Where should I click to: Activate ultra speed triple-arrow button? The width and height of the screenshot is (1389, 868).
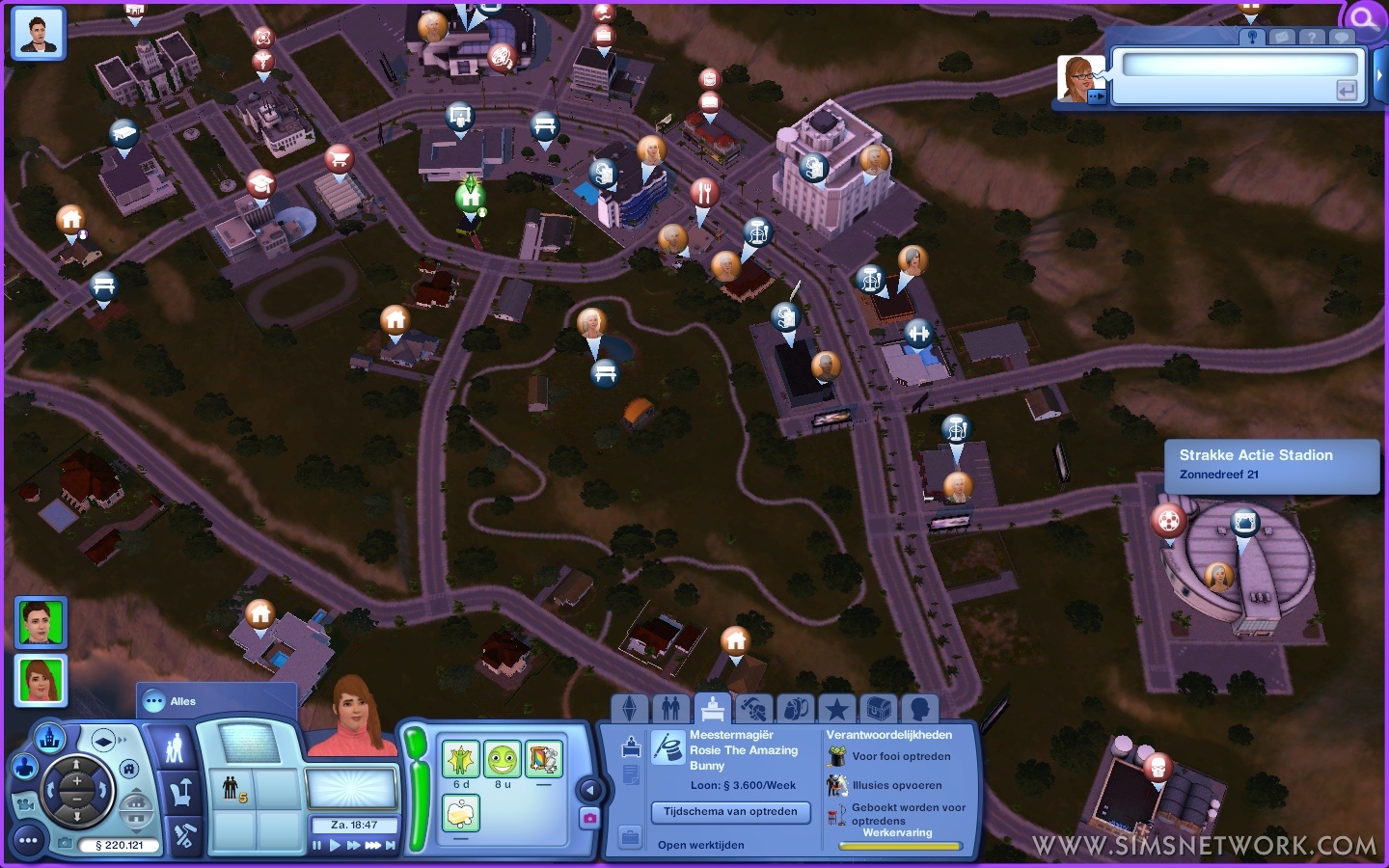coord(372,846)
